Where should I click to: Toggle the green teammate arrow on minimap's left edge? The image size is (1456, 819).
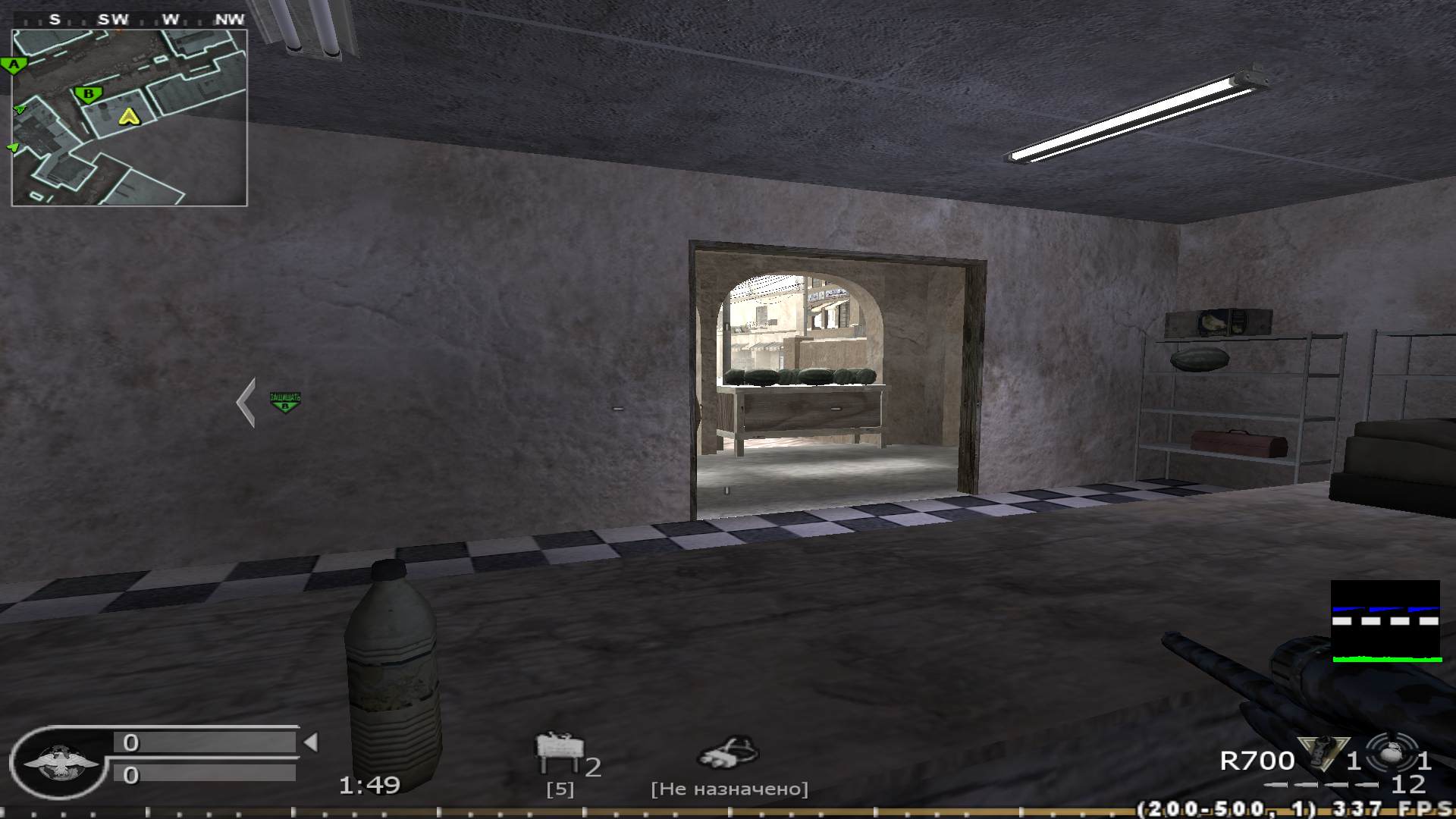[19, 110]
